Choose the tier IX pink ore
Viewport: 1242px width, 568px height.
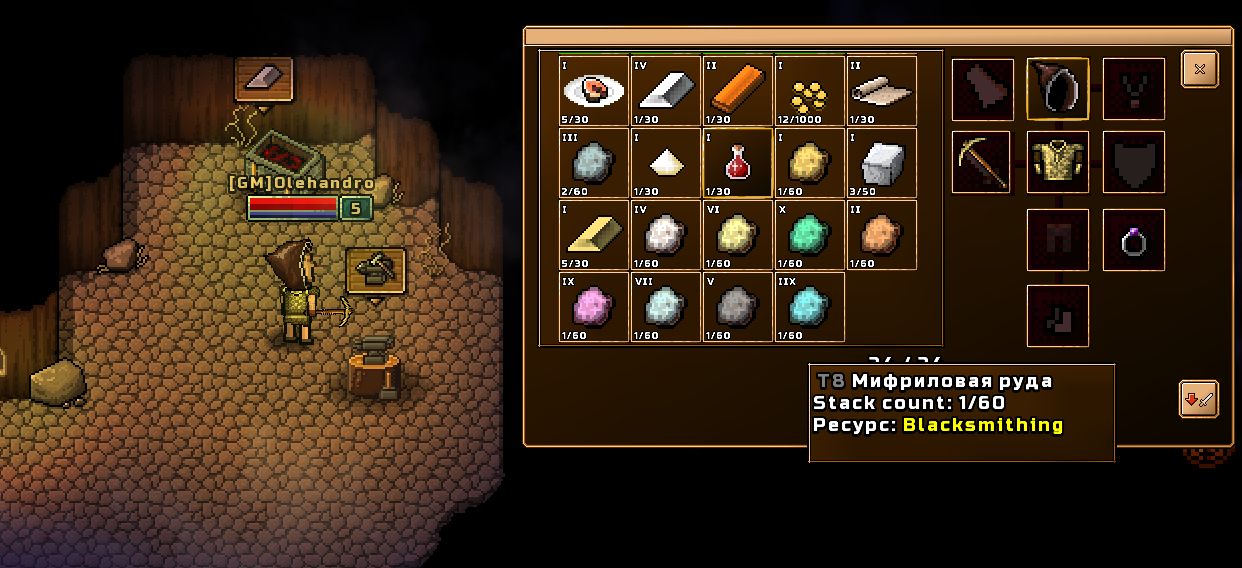595,307
